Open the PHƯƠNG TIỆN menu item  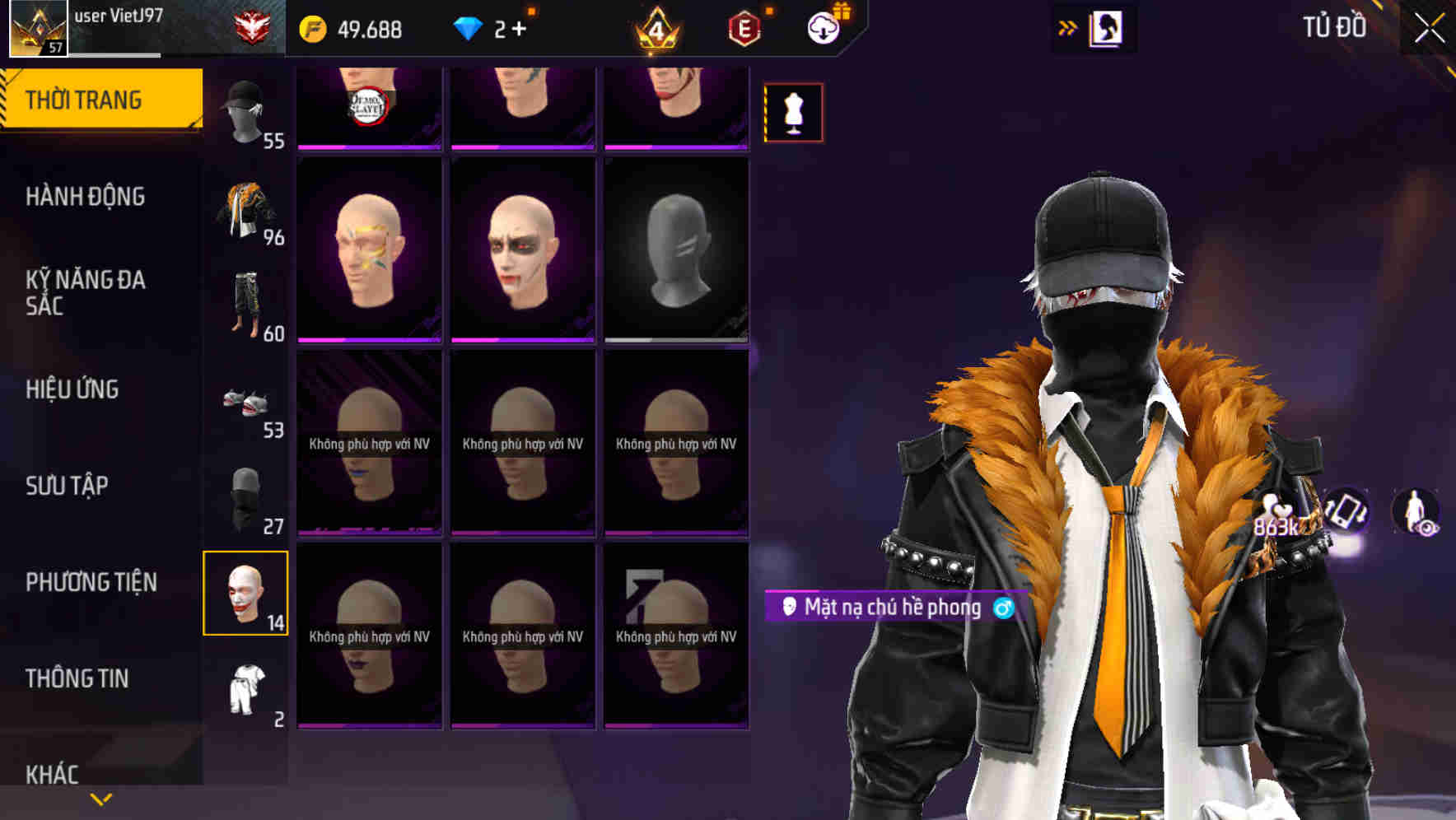92,580
